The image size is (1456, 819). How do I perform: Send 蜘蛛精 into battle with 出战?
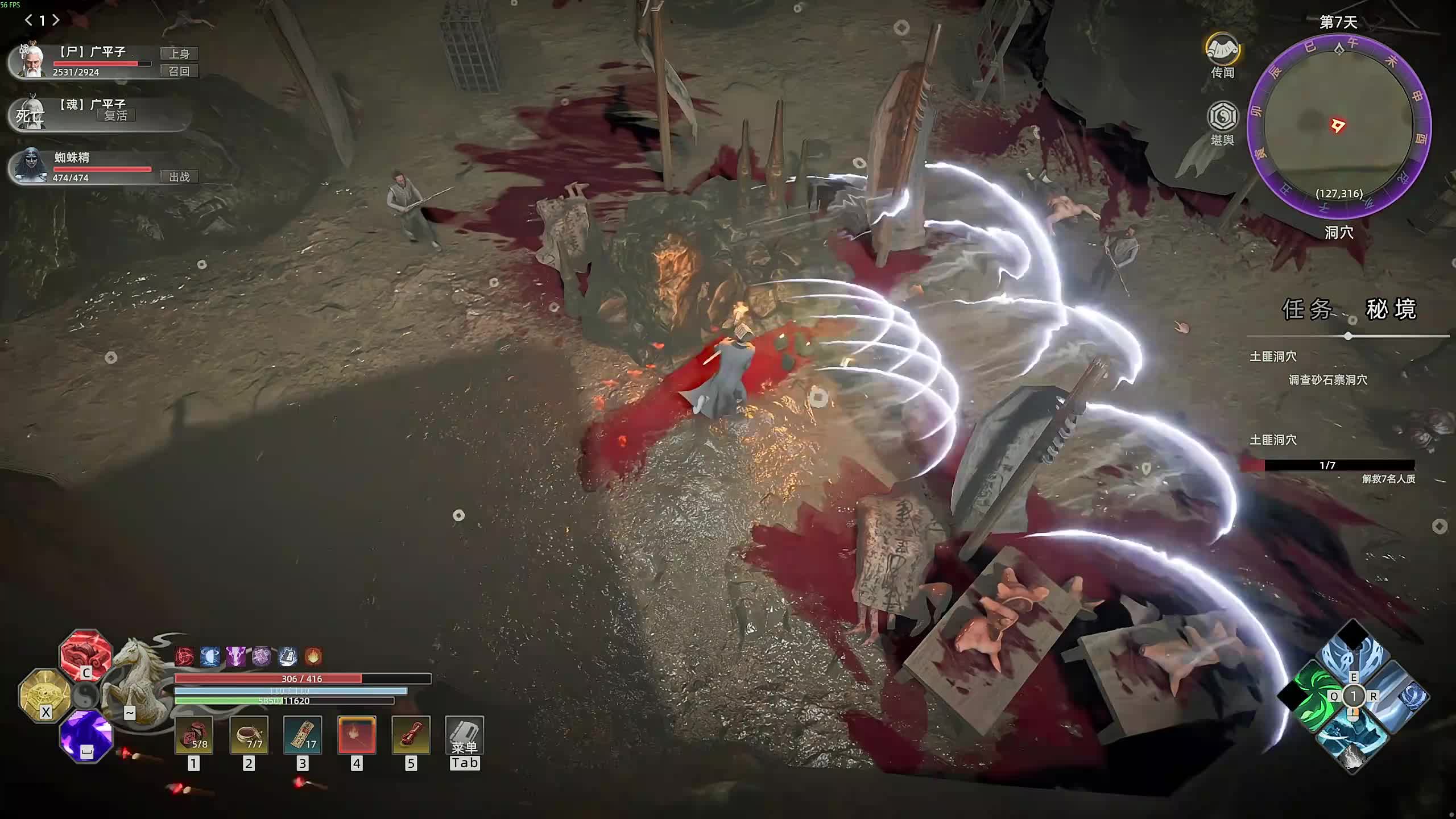tap(179, 177)
